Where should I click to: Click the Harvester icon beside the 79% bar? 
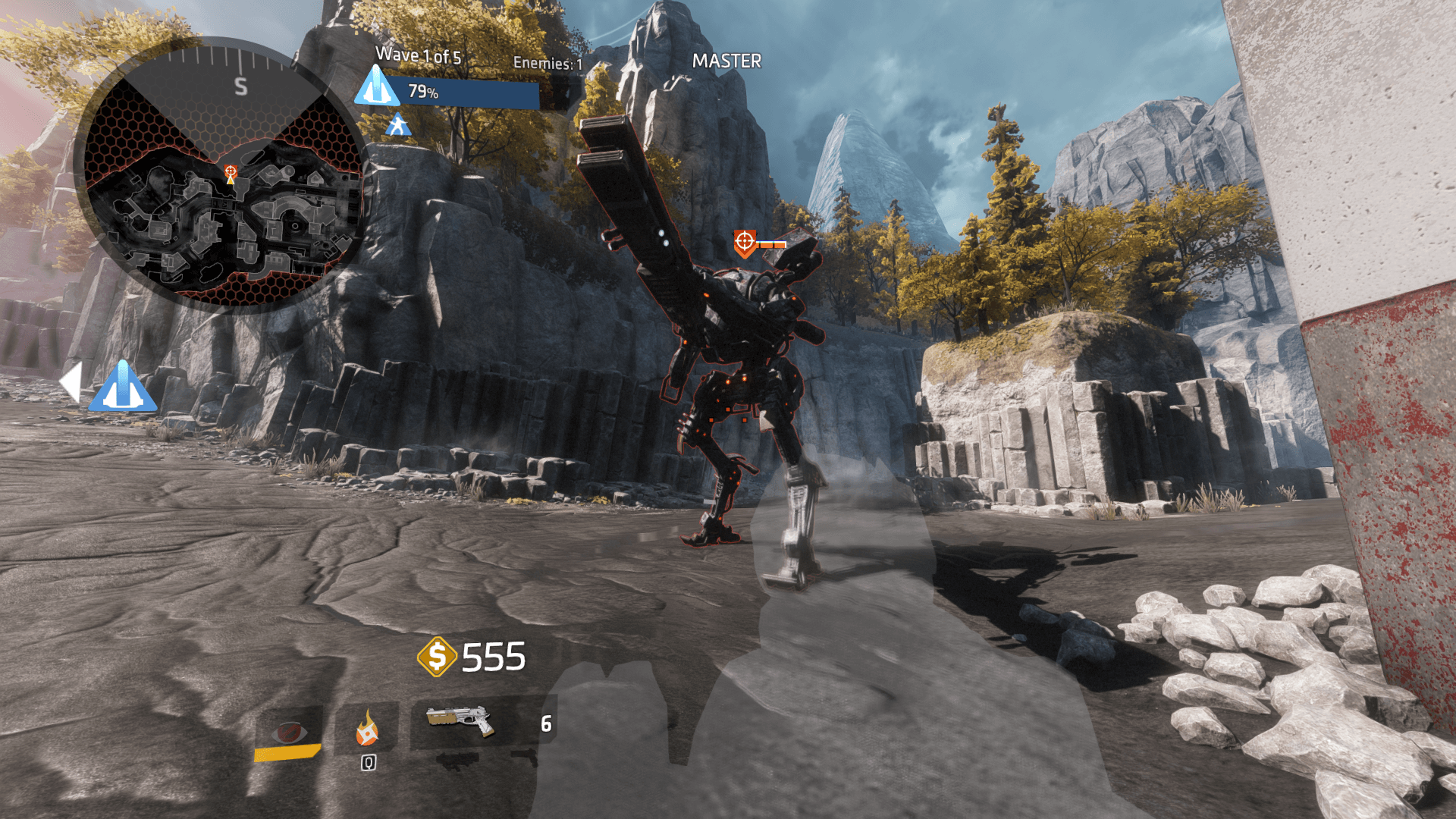[377, 86]
